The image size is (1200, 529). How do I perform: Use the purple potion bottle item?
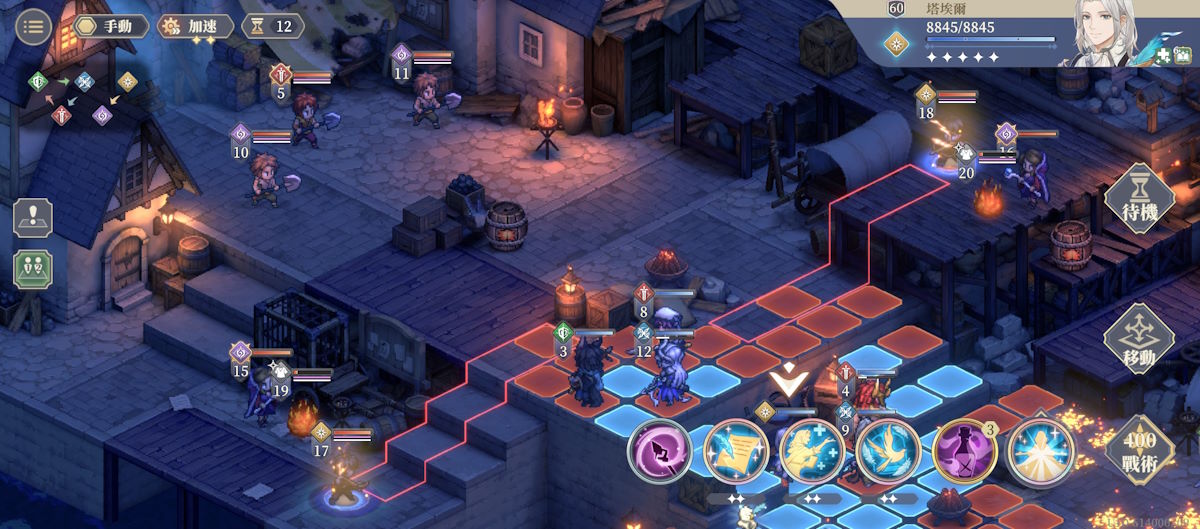[x=964, y=452]
